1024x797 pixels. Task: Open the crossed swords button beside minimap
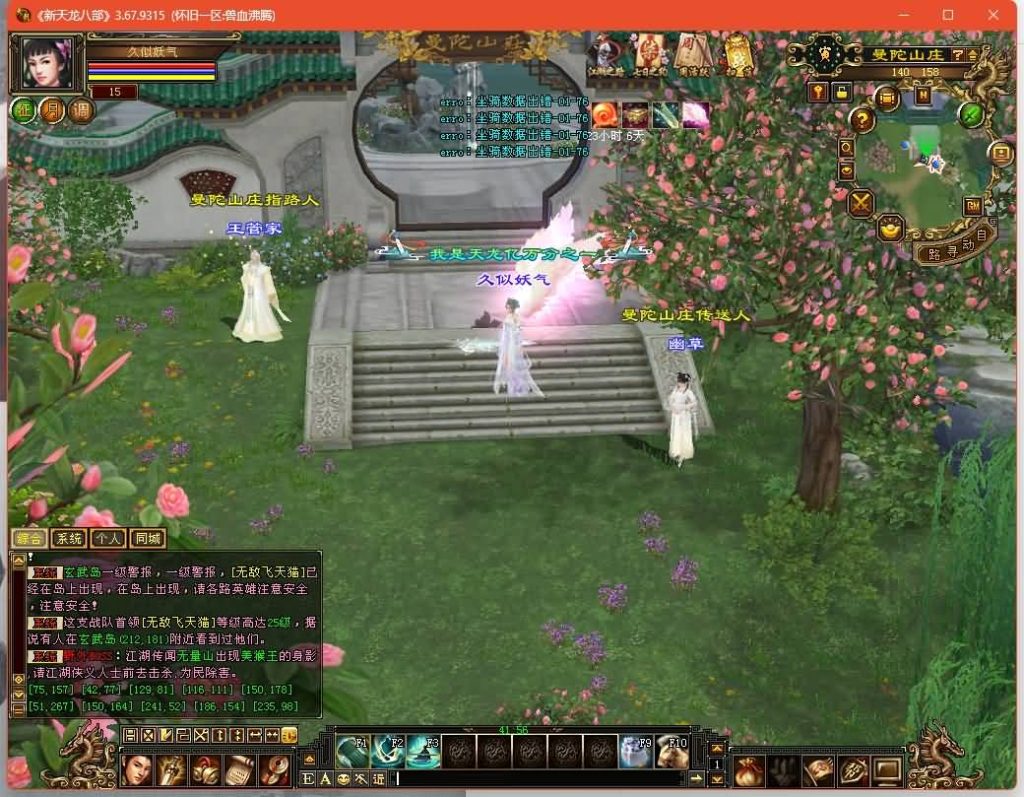861,203
